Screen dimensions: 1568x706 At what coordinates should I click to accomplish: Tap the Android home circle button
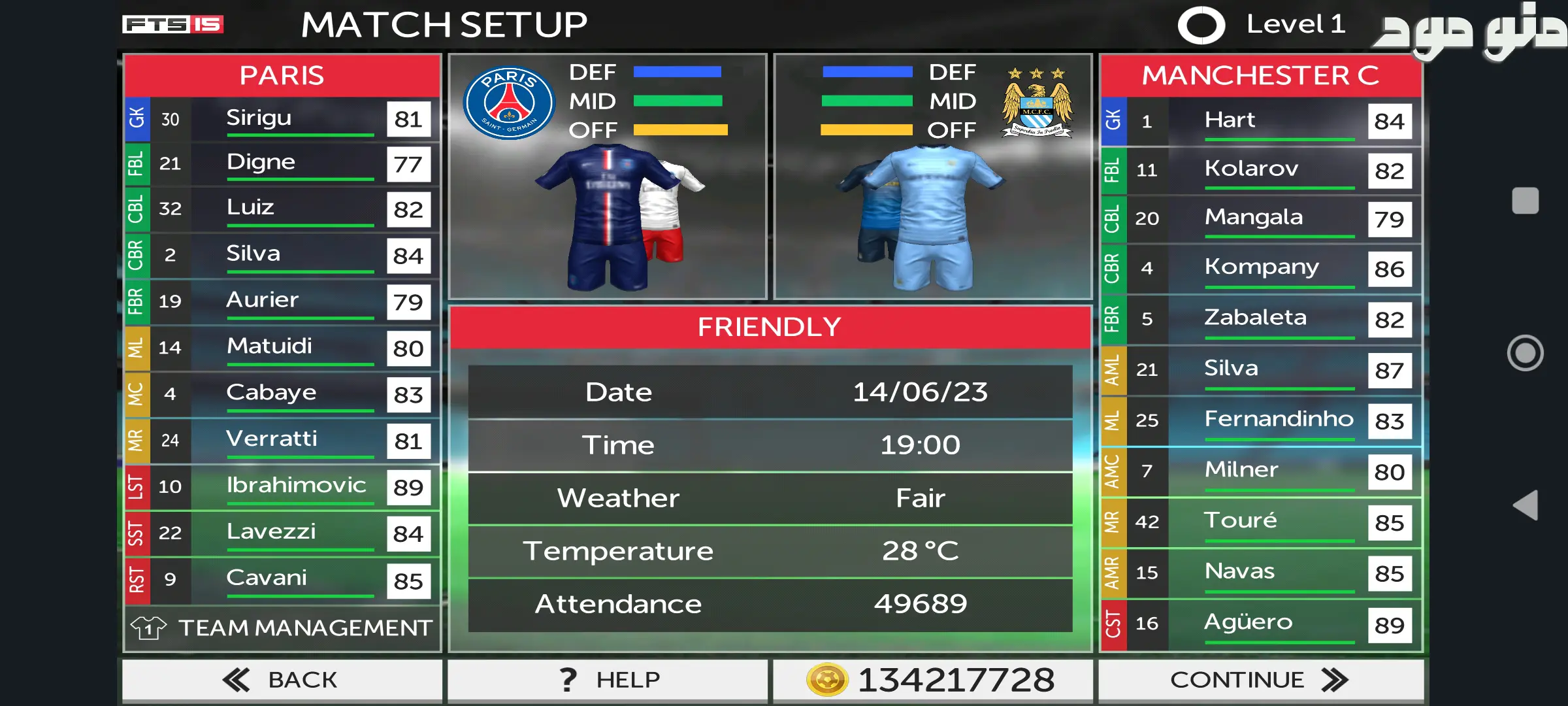click(1526, 353)
